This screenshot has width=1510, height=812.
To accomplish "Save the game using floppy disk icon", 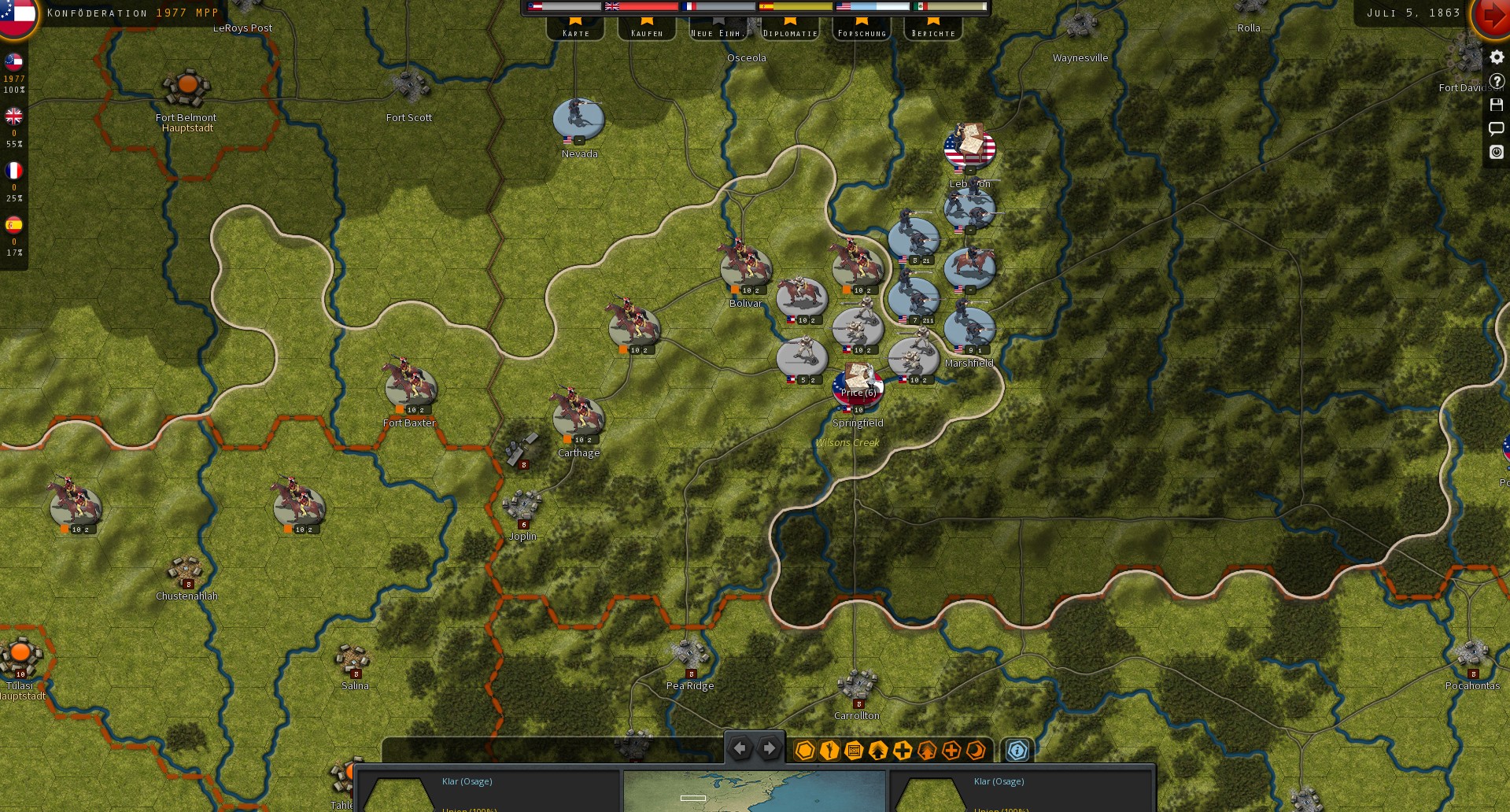I will pyautogui.click(x=1496, y=105).
